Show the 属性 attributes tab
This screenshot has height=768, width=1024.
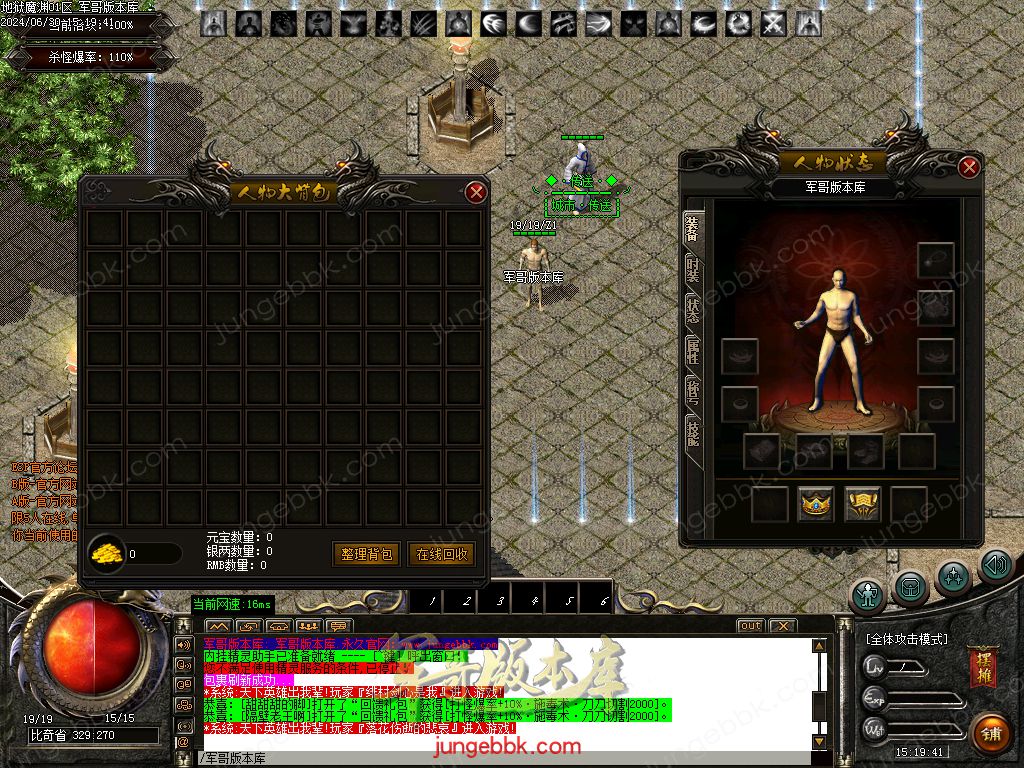(x=692, y=352)
